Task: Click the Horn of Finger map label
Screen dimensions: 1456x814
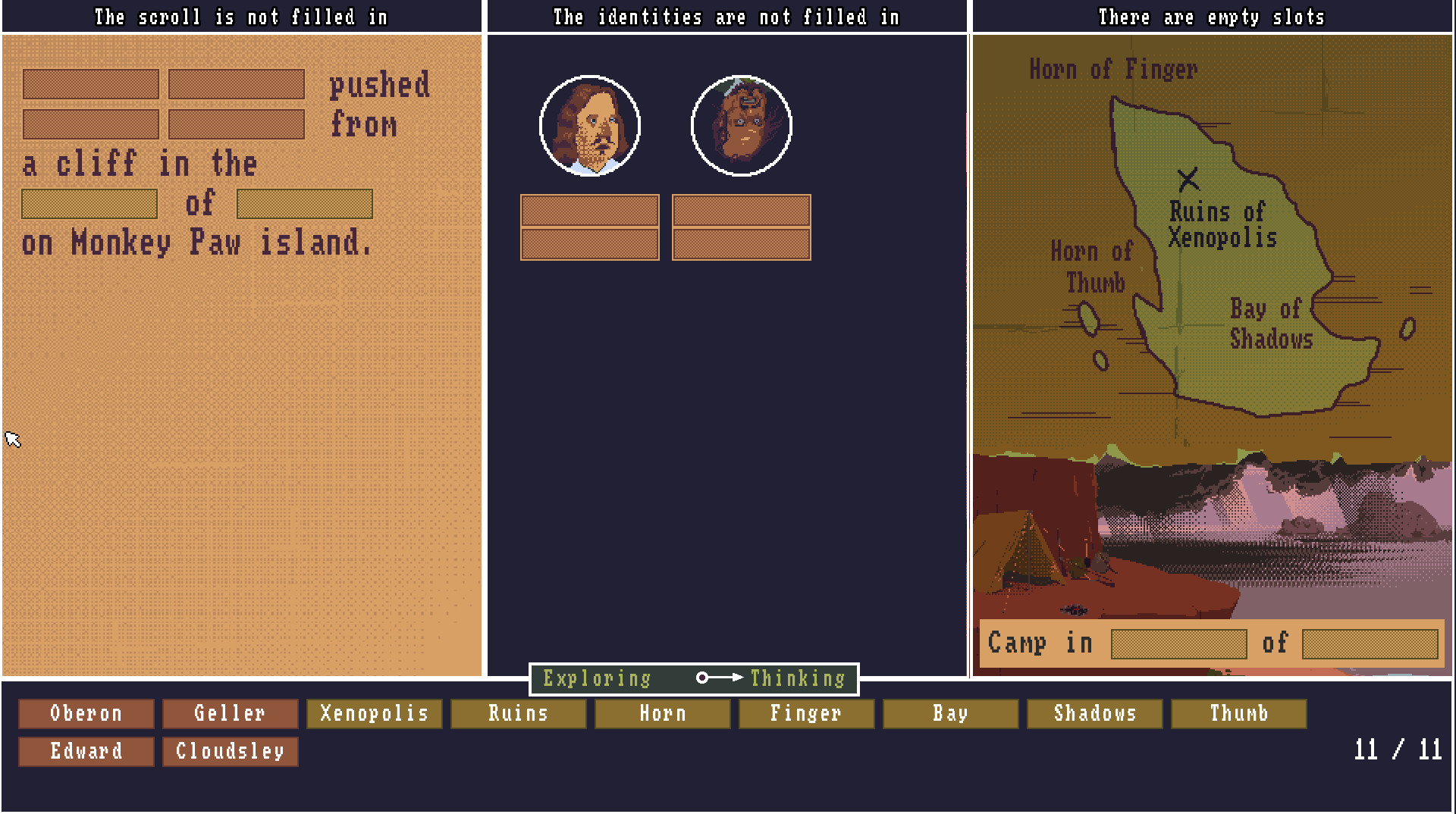Action: coord(1113,69)
